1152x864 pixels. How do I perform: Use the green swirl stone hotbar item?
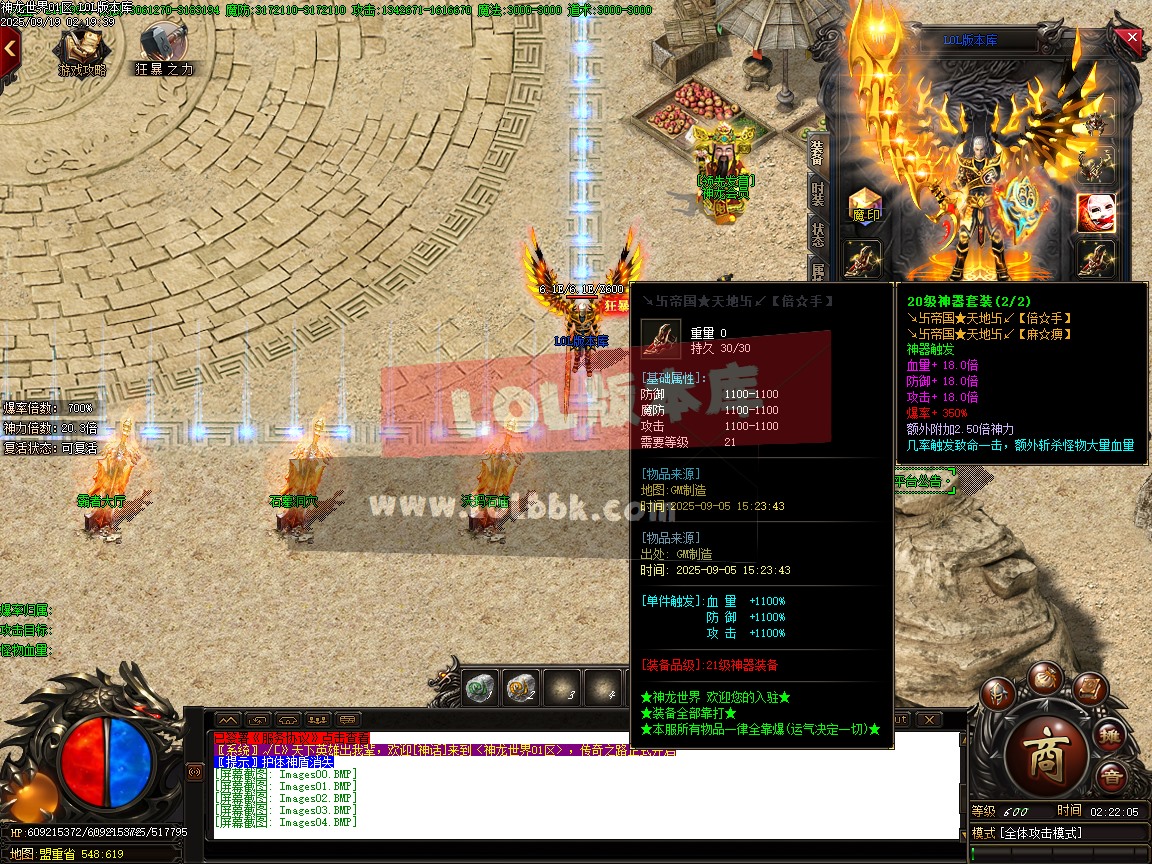481,688
